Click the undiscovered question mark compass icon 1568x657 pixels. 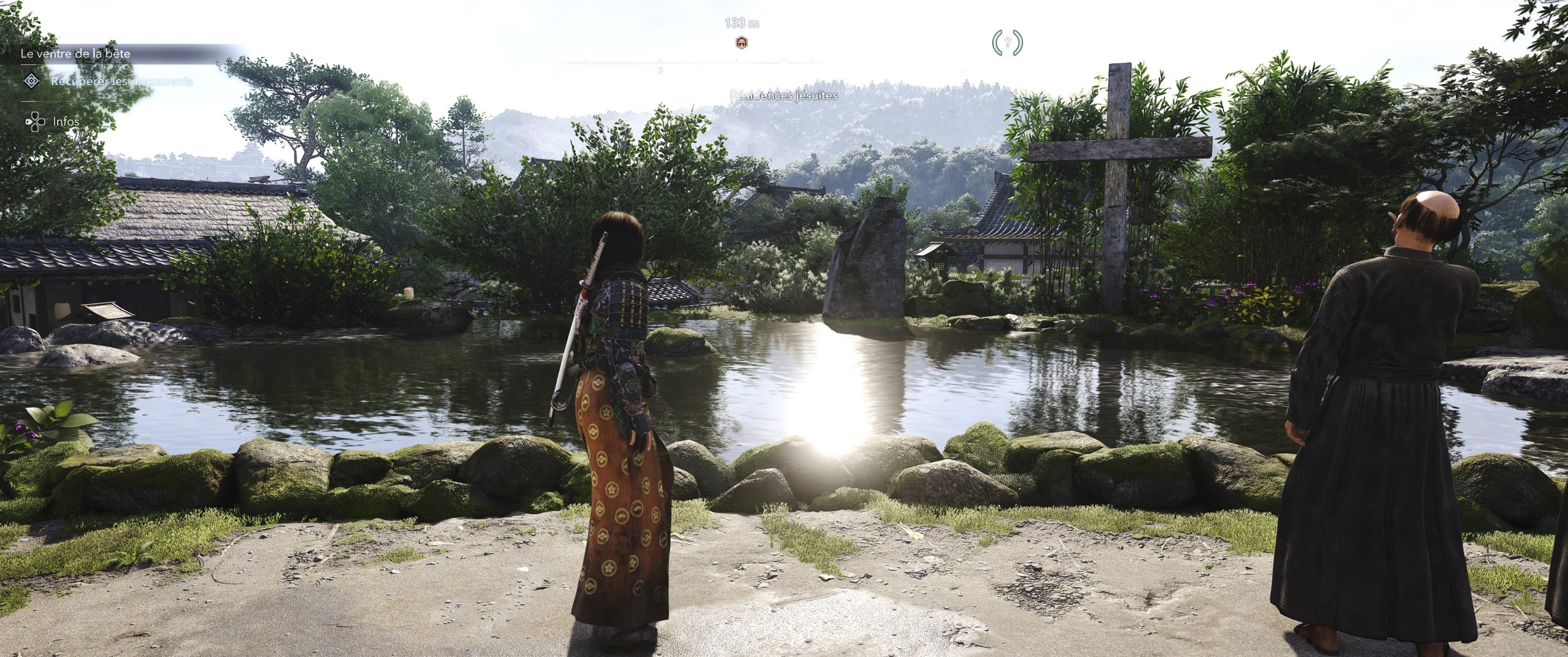coord(1007,43)
